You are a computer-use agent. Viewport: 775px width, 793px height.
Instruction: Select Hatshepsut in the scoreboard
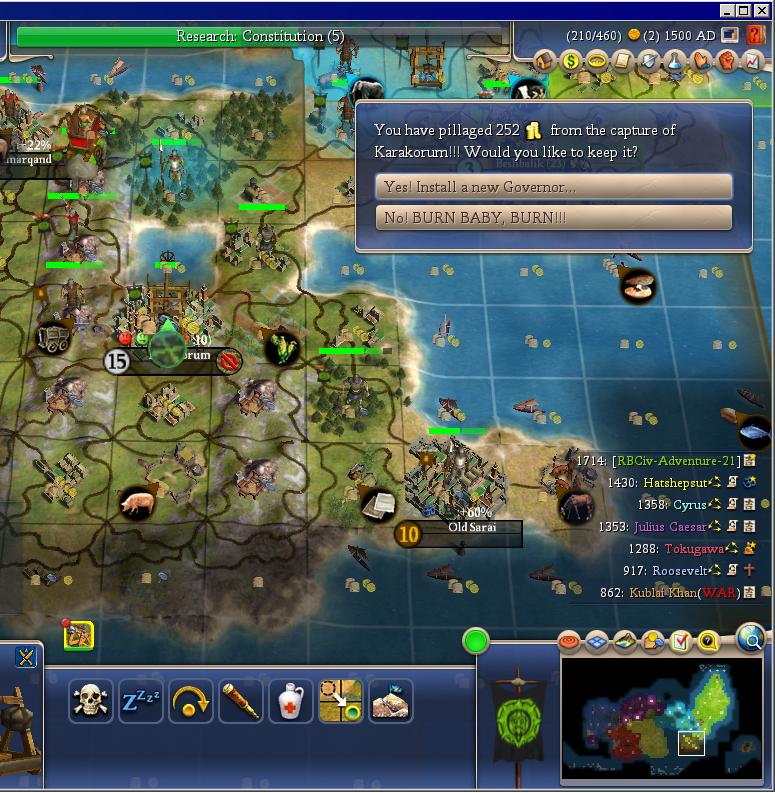[675, 482]
